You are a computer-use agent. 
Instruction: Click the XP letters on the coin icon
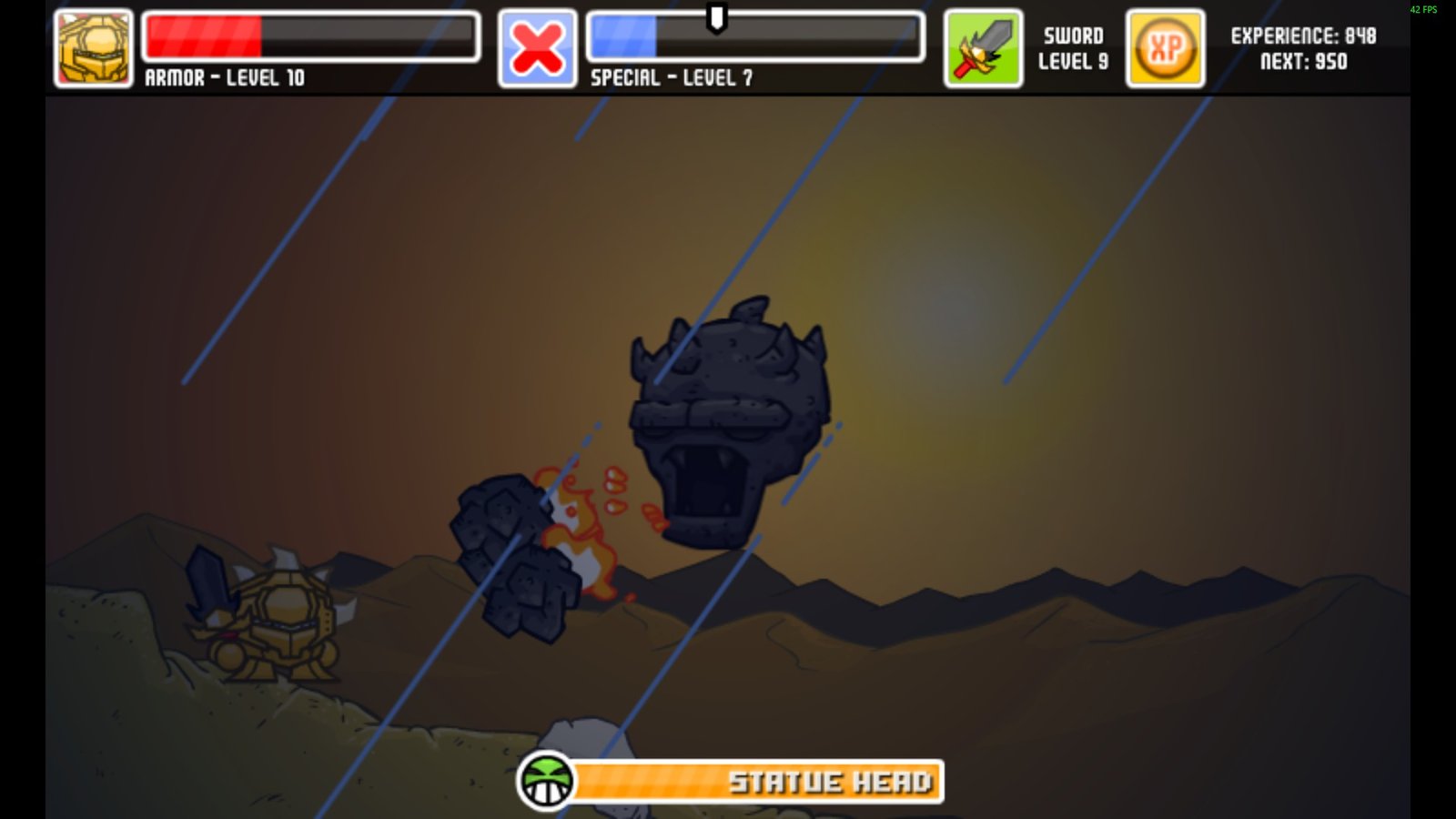(x=1166, y=45)
